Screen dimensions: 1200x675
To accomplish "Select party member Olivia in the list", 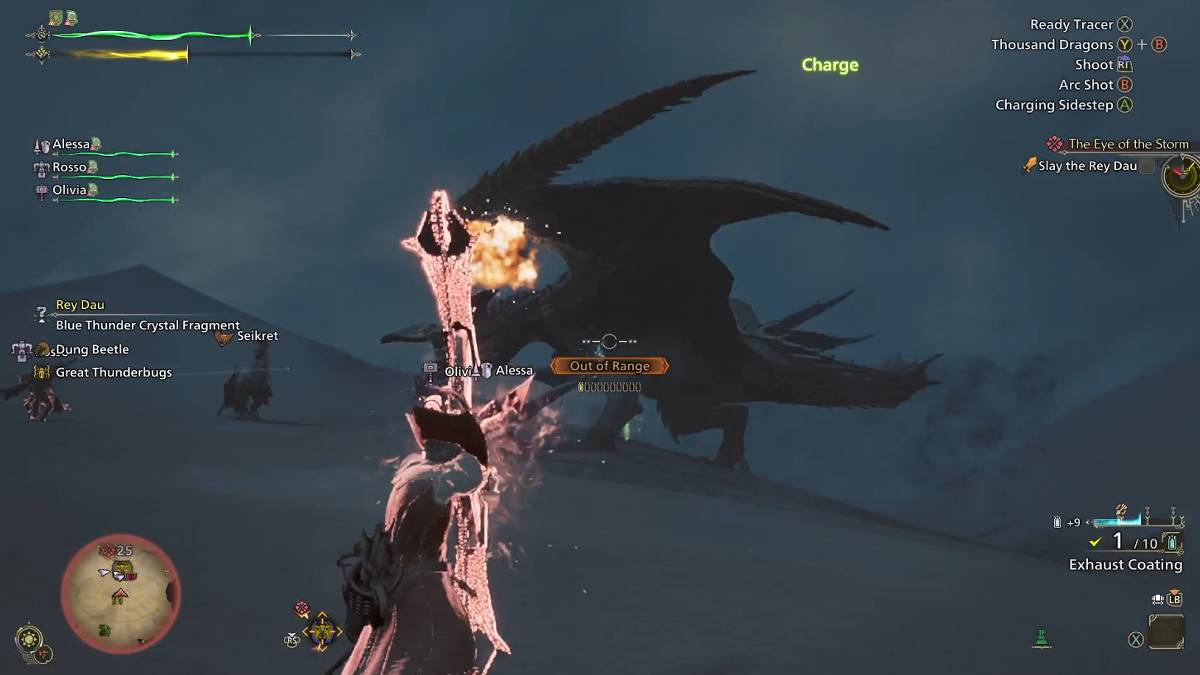I will [69, 190].
